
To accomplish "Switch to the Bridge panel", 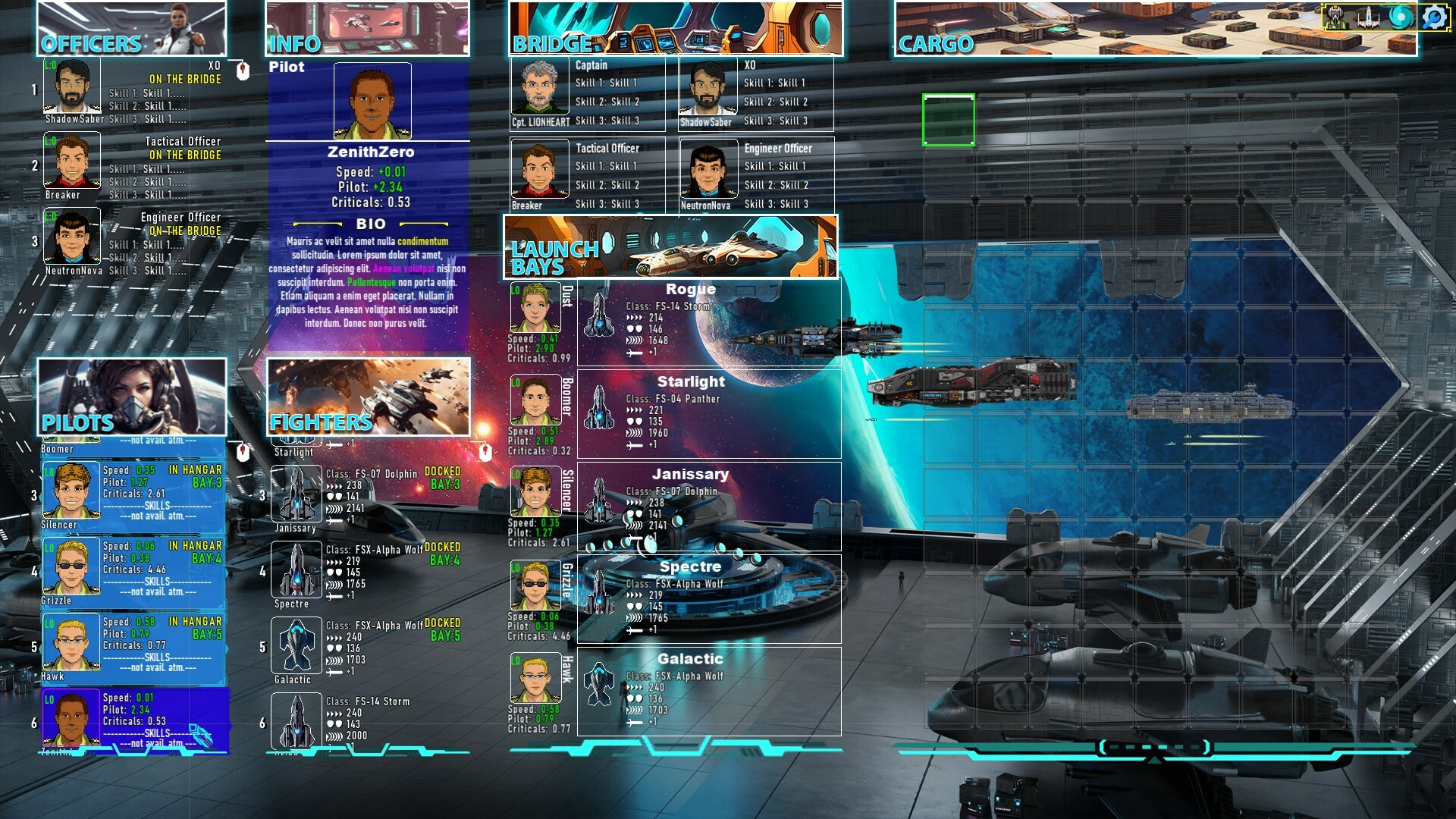I will pos(550,43).
